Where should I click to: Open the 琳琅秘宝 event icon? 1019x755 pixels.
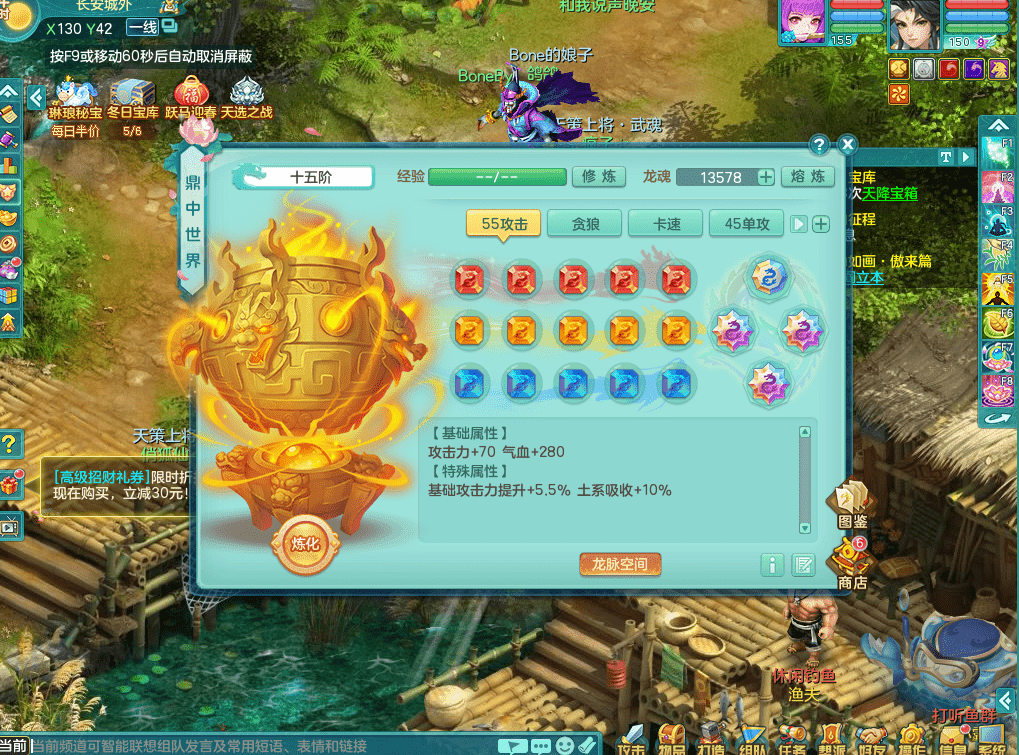click(75, 98)
